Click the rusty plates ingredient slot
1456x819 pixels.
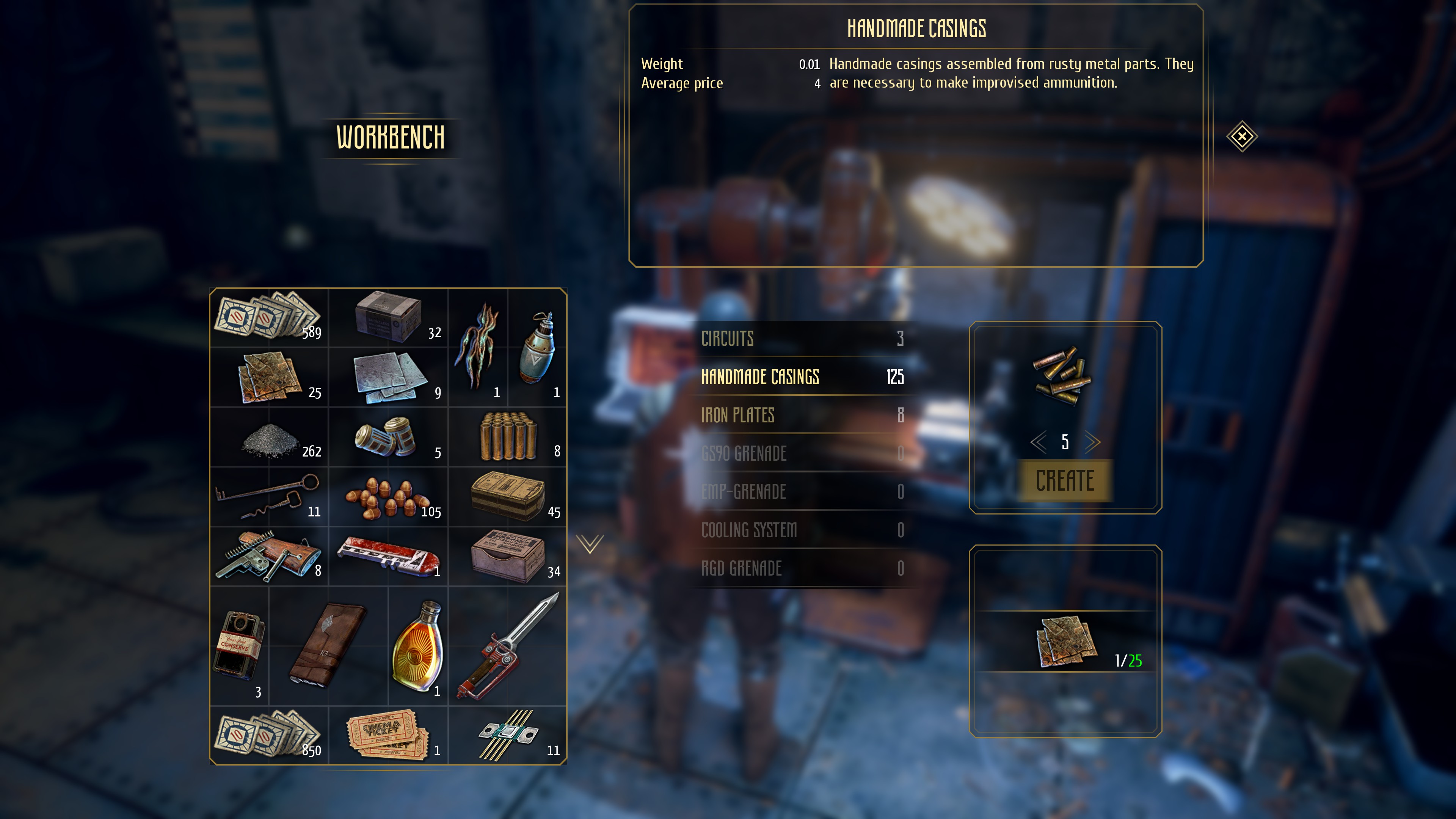(1066, 642)
